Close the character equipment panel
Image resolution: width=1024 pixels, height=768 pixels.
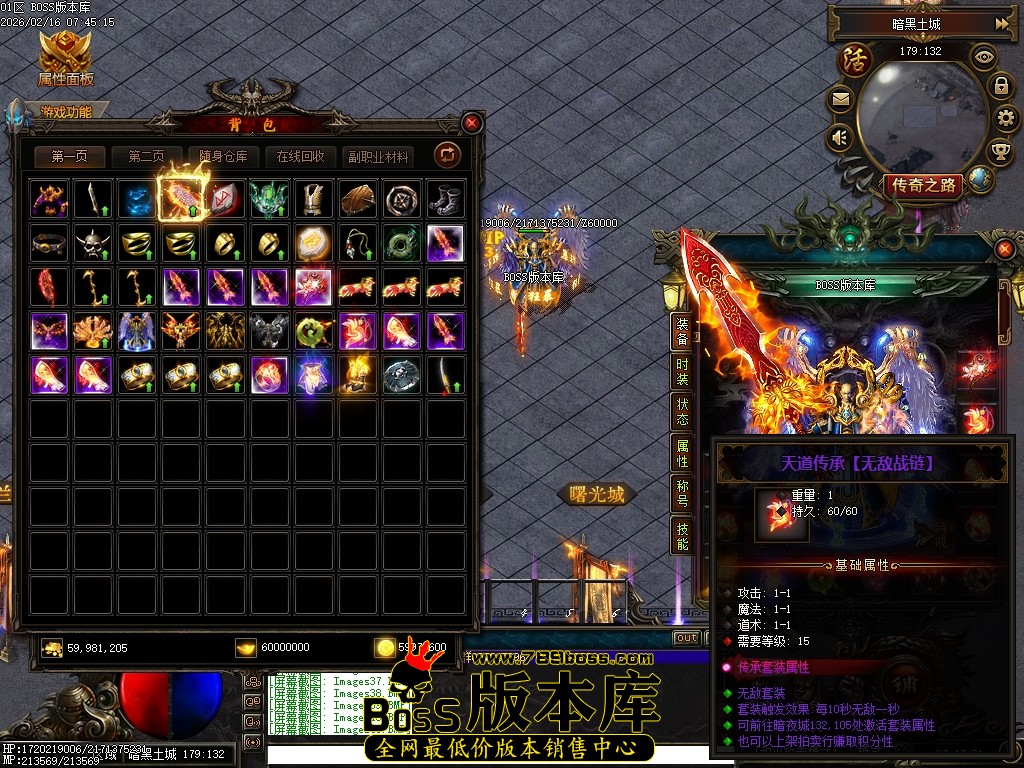click(x=1005, y=247)
